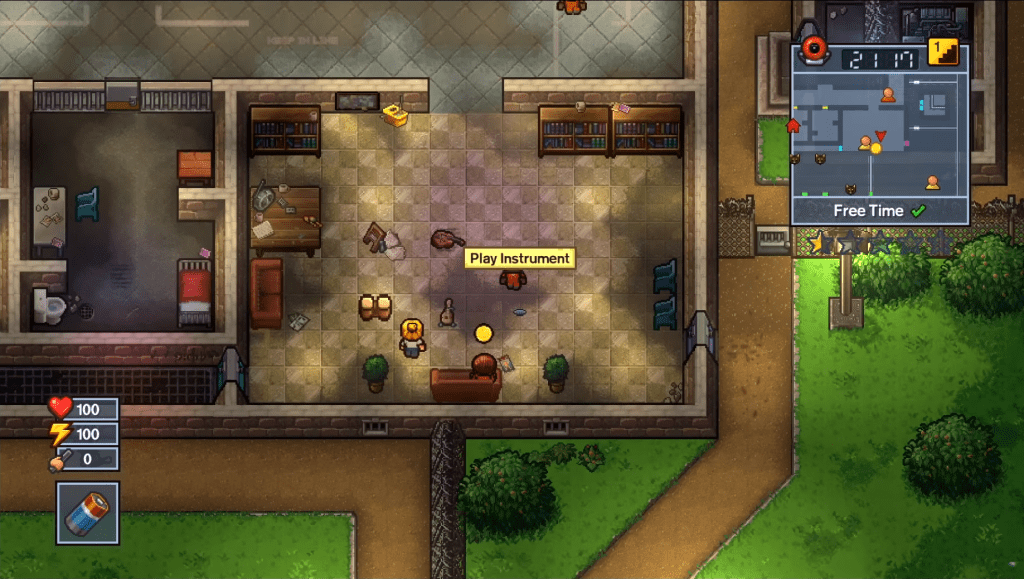The height and width of the screenshot is (579, 1024).
Task: Click the red security camera icon
Action: coord(817,50)
